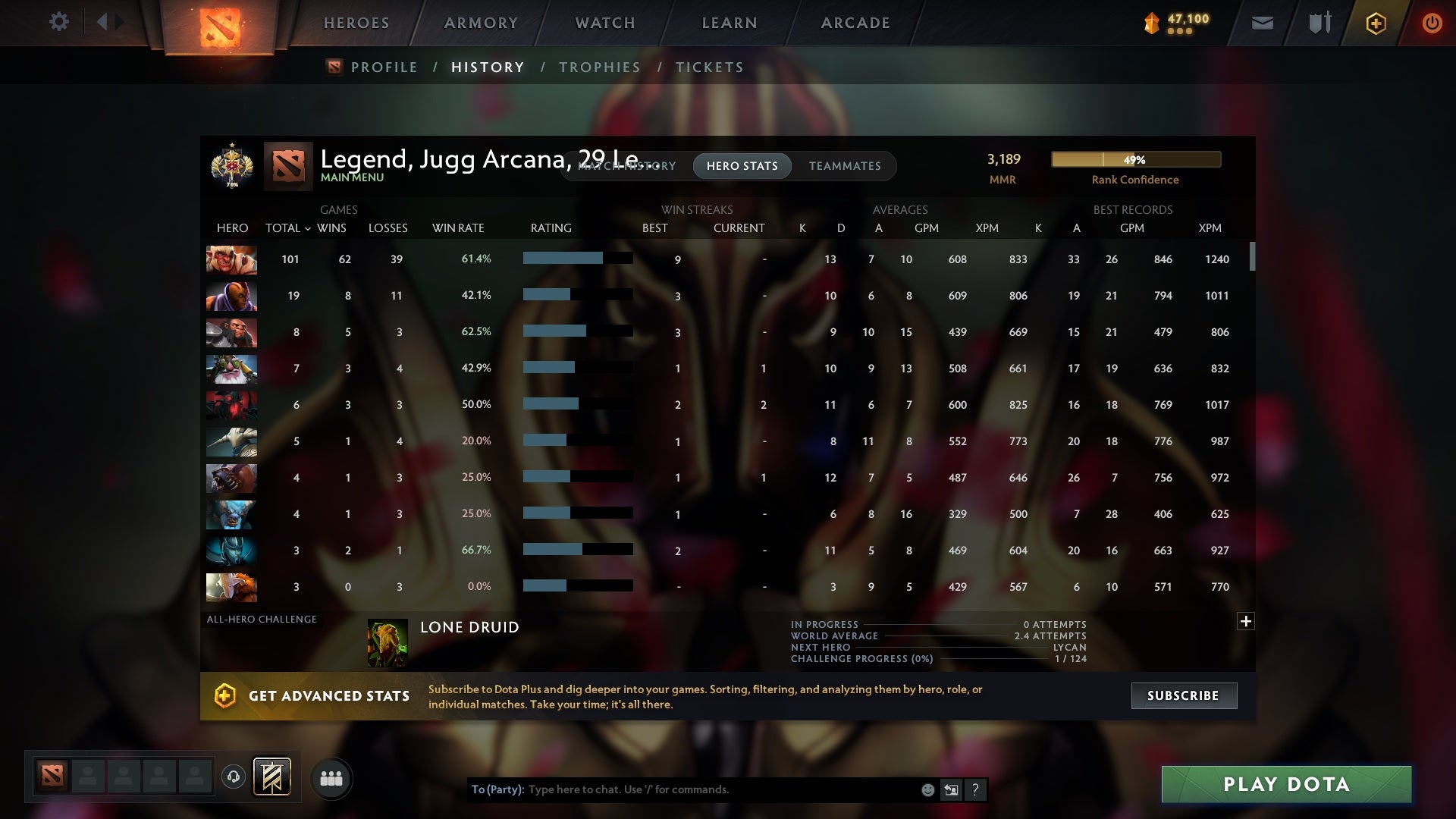The image size is (1456, 819).
Task: Open the Total games sort dropdown
Action: pyautogui.click(x=288, y=227)
